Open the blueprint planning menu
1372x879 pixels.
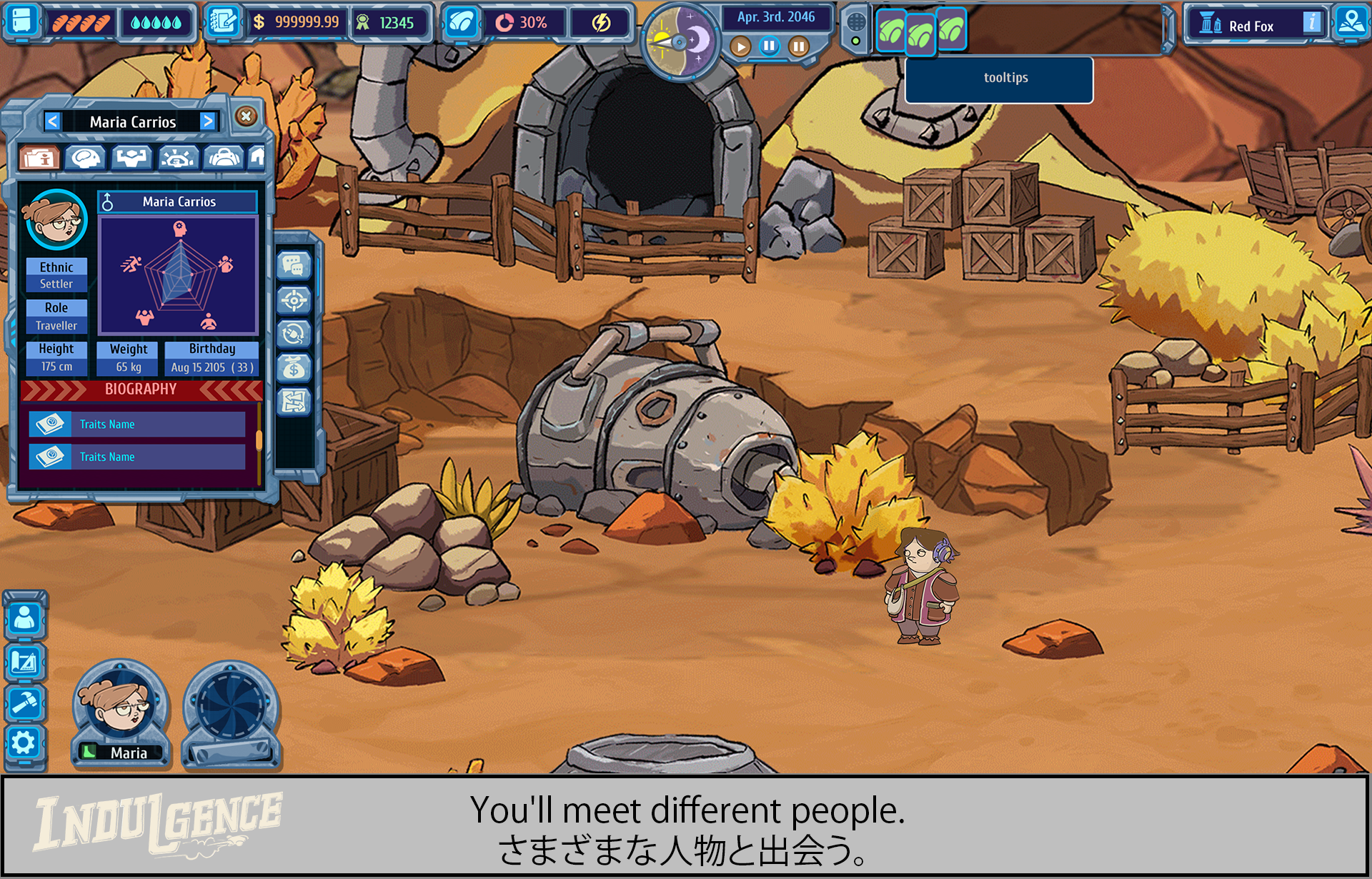tap(24, 662)
